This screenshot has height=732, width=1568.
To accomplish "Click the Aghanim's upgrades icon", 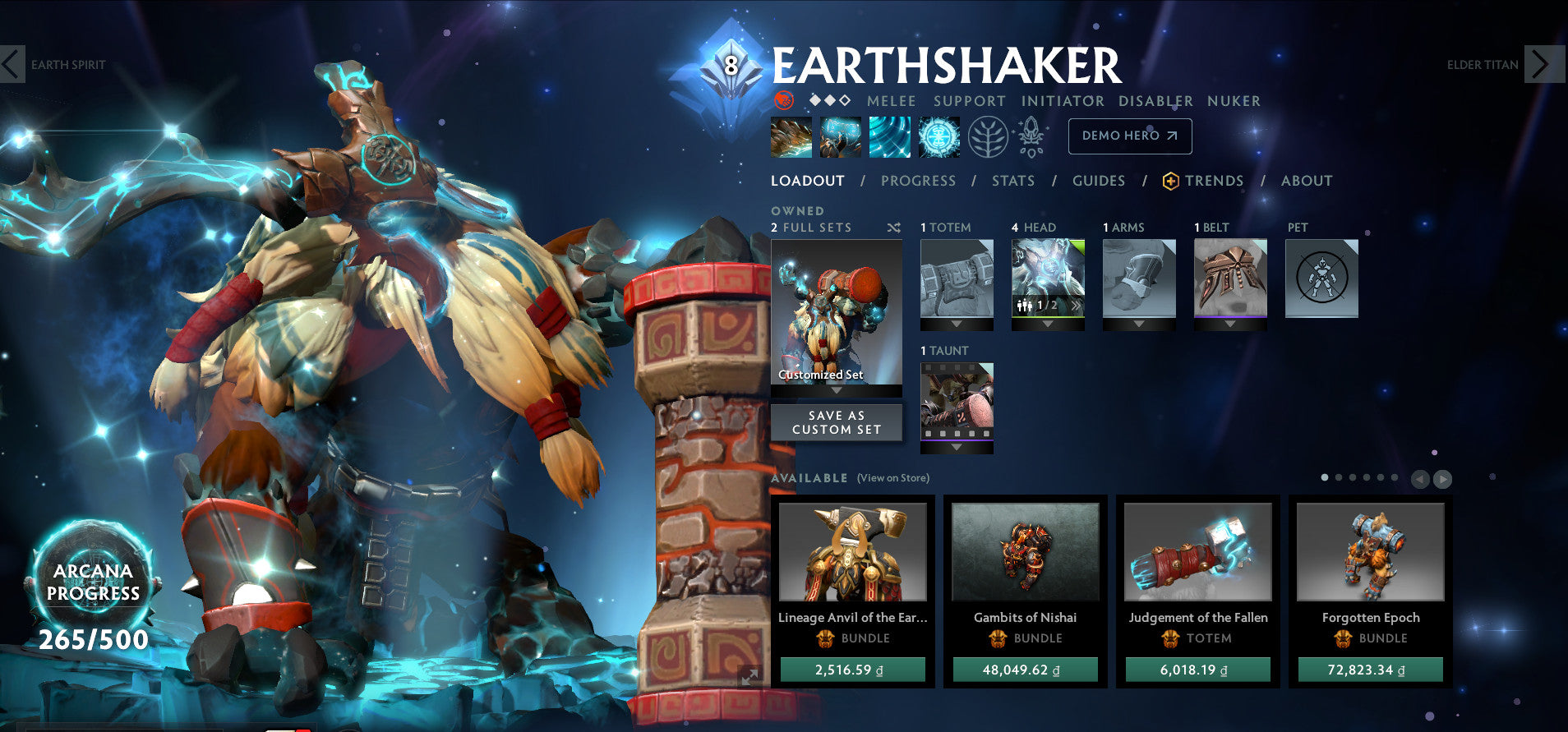I will 1029,136.
